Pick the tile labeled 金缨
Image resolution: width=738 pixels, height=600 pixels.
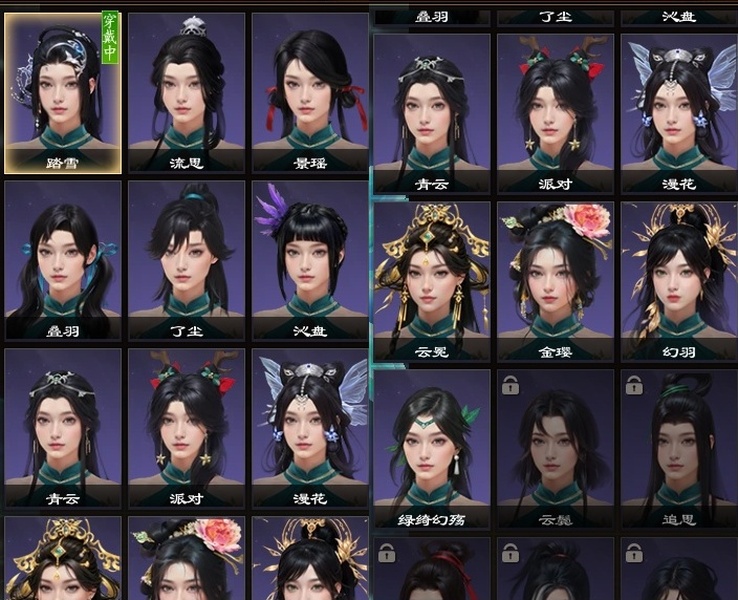pos(555,280)
